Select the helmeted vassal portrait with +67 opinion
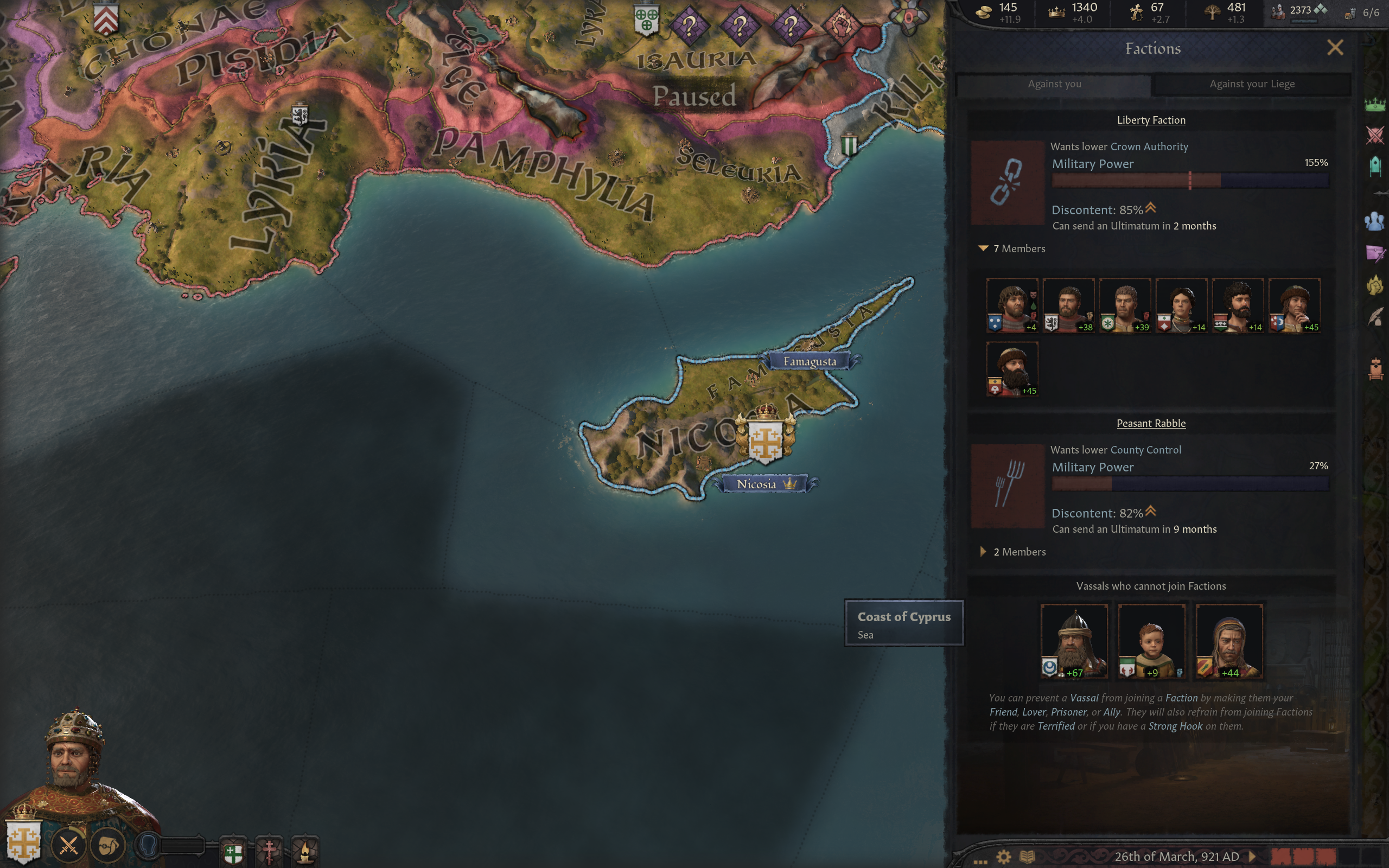Screen dimensions: 1389x868 click(x=1074, y=641)
